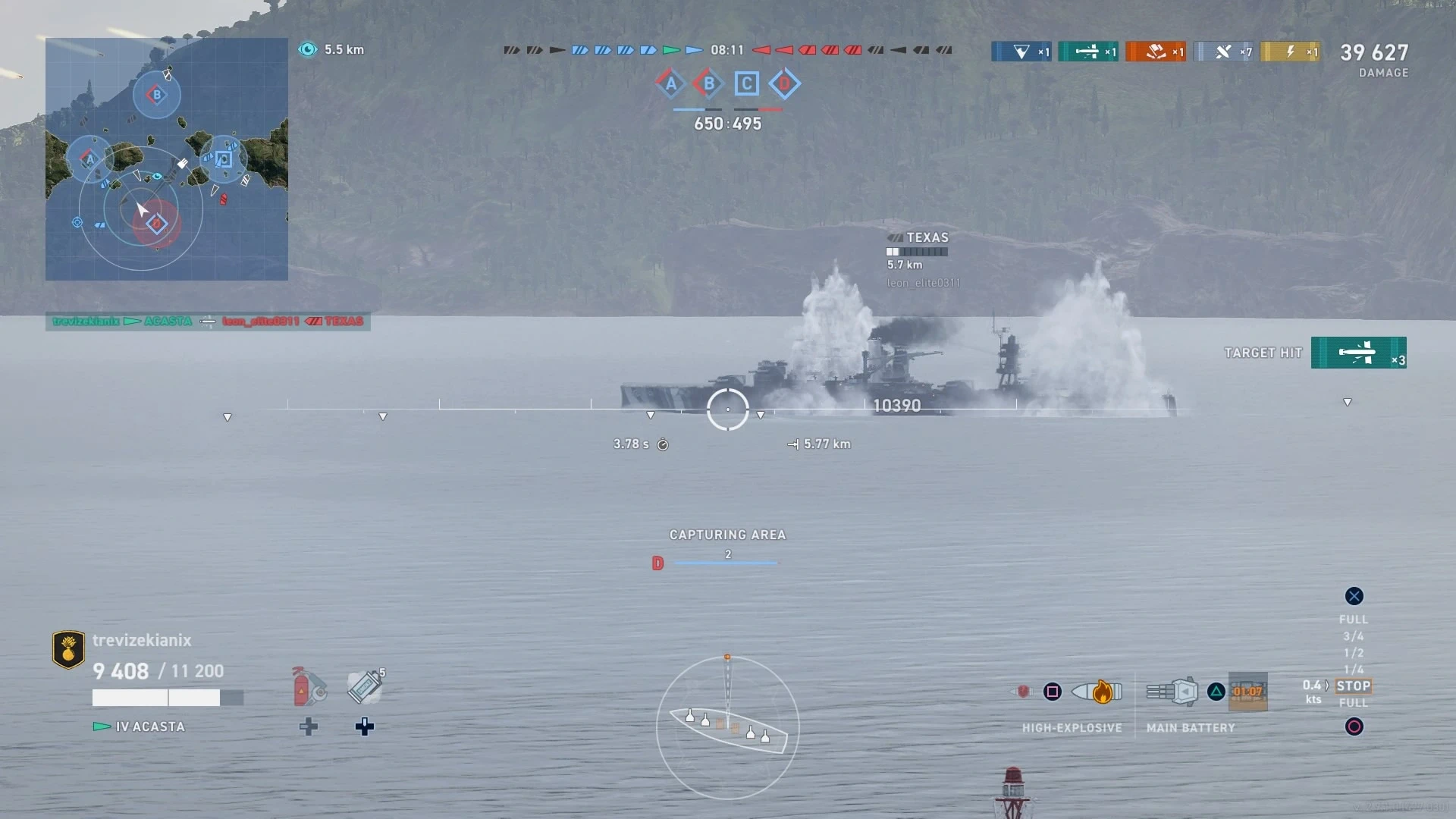Select the torpedo launcher on cooldown
1456x819 pixels.
(x=1247, y=692)
